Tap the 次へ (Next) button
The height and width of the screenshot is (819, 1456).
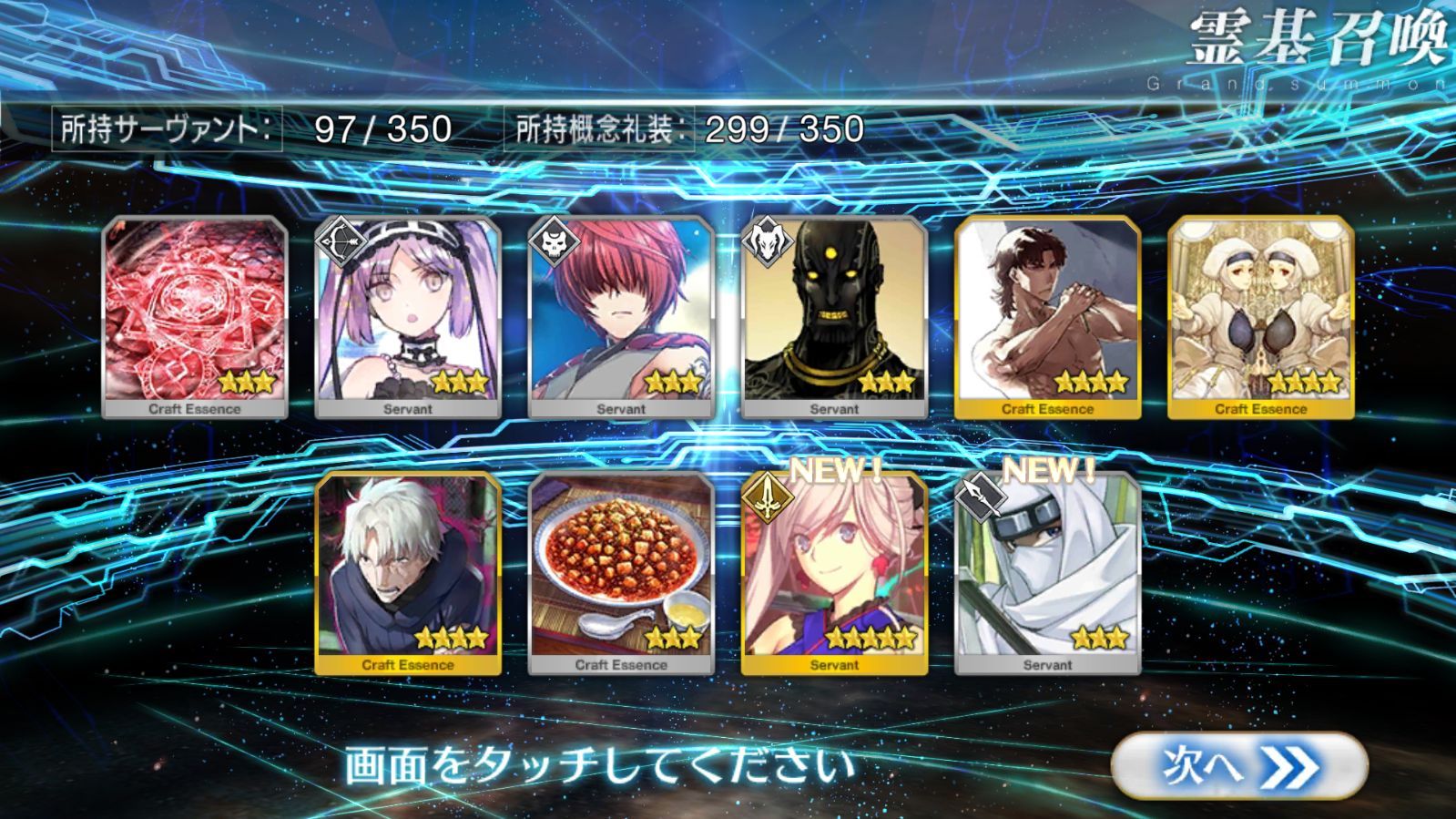pyautogui.click(x=1238, y=766)
